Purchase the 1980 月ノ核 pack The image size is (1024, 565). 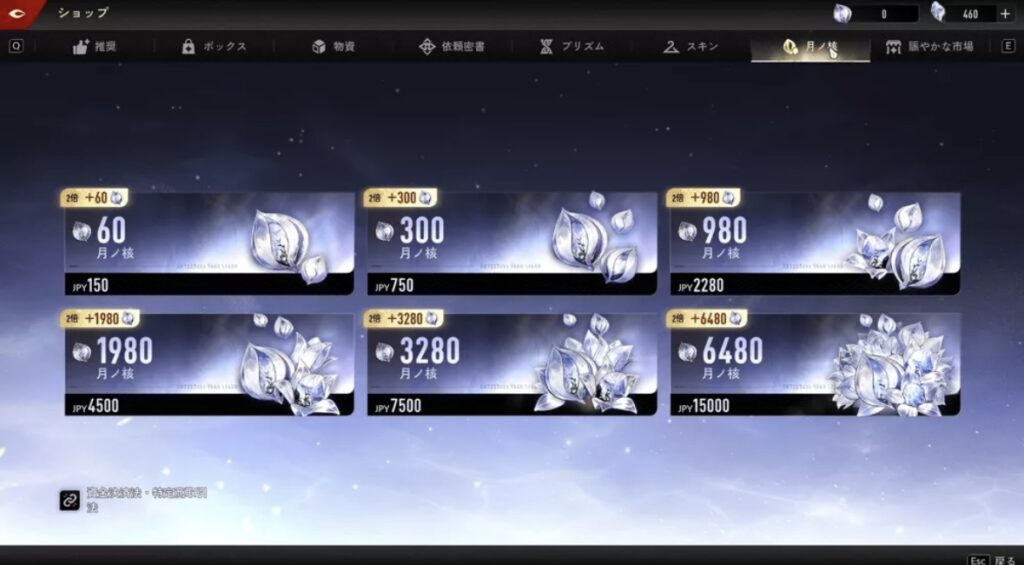(x=210, y=363)
